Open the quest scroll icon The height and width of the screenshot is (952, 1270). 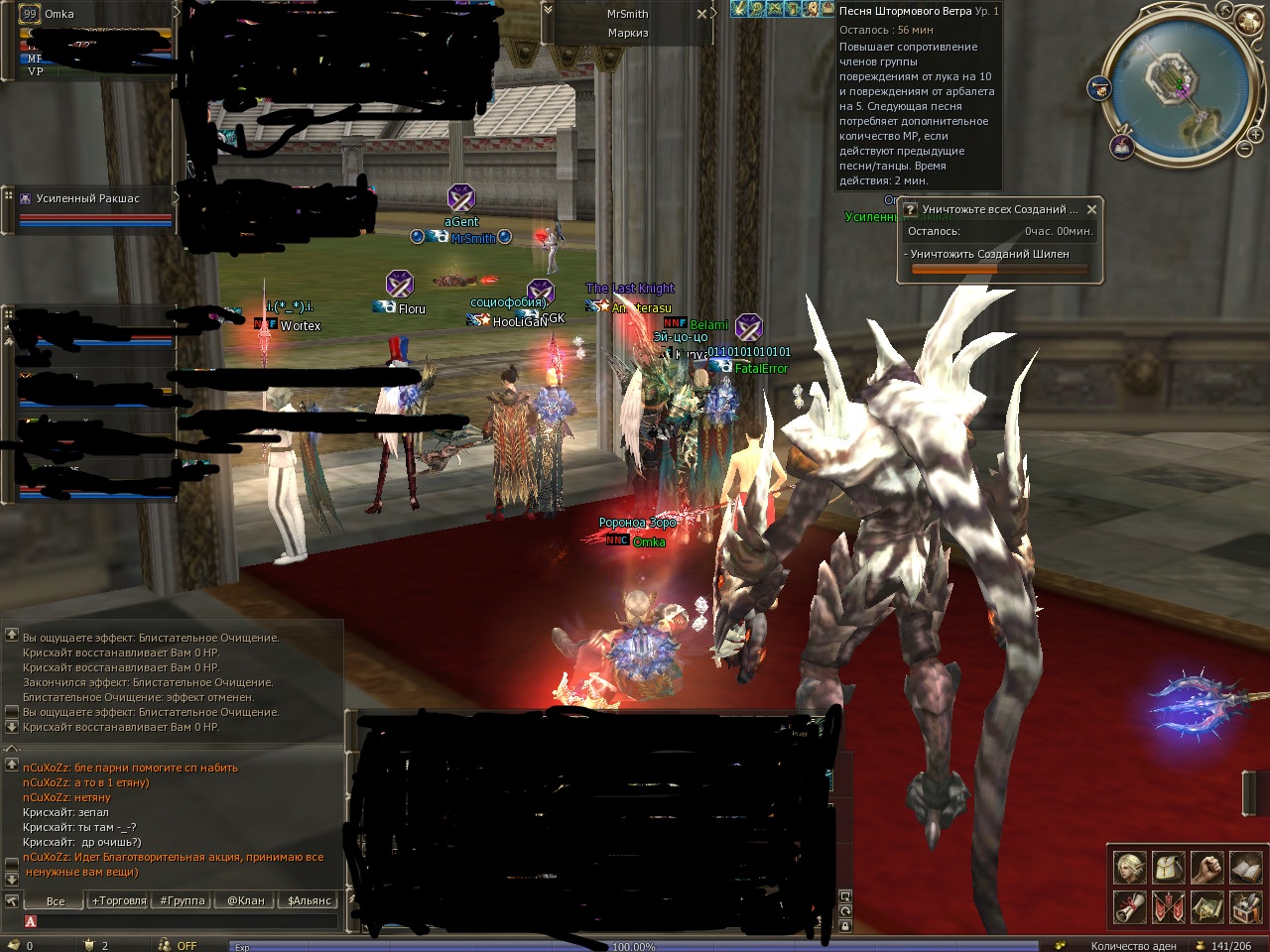coord(1129,906)
